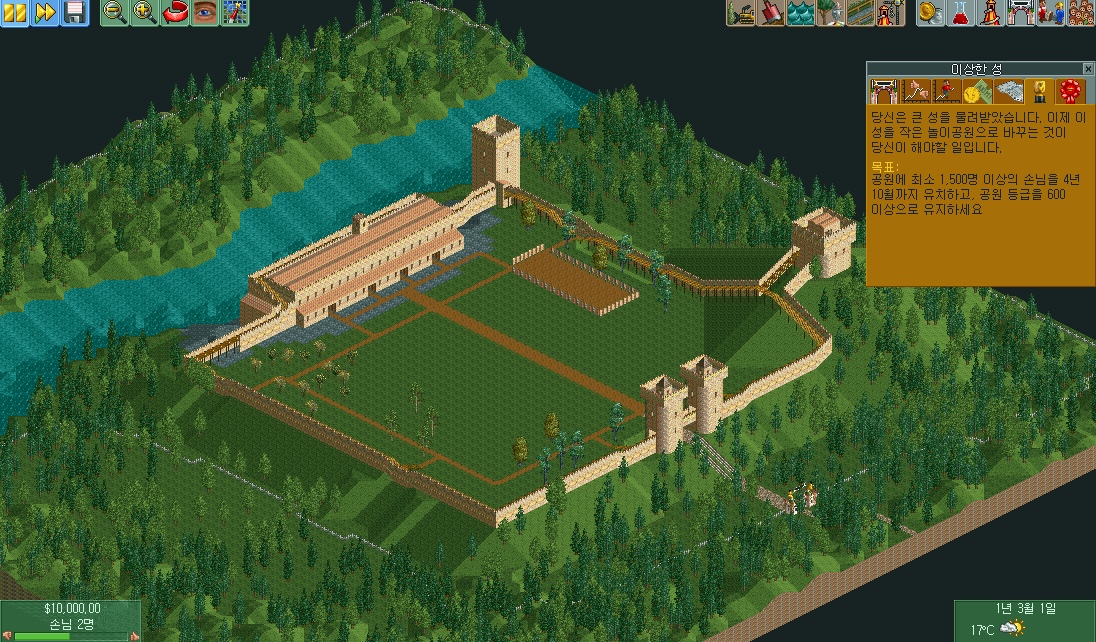The width and height of the screenshot is (1096, 642).
Task: Open the guests list window
Action: coord(1081,13)
